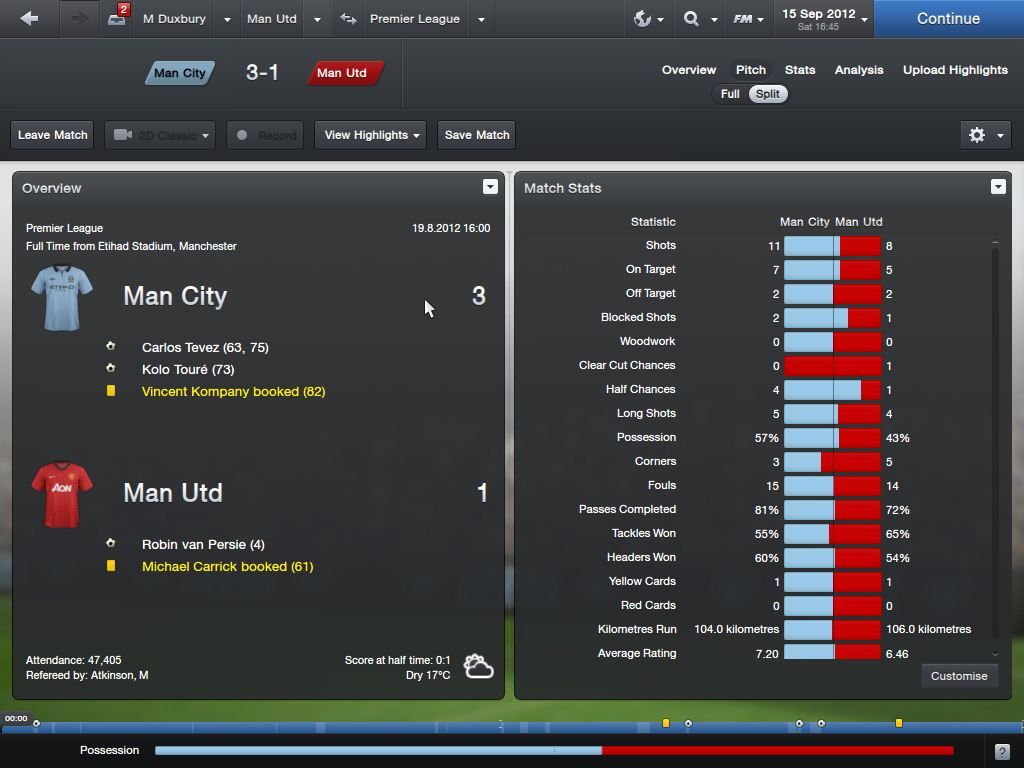Open the FM main menu
1024x768 pixels.
[x=748, y=19]
